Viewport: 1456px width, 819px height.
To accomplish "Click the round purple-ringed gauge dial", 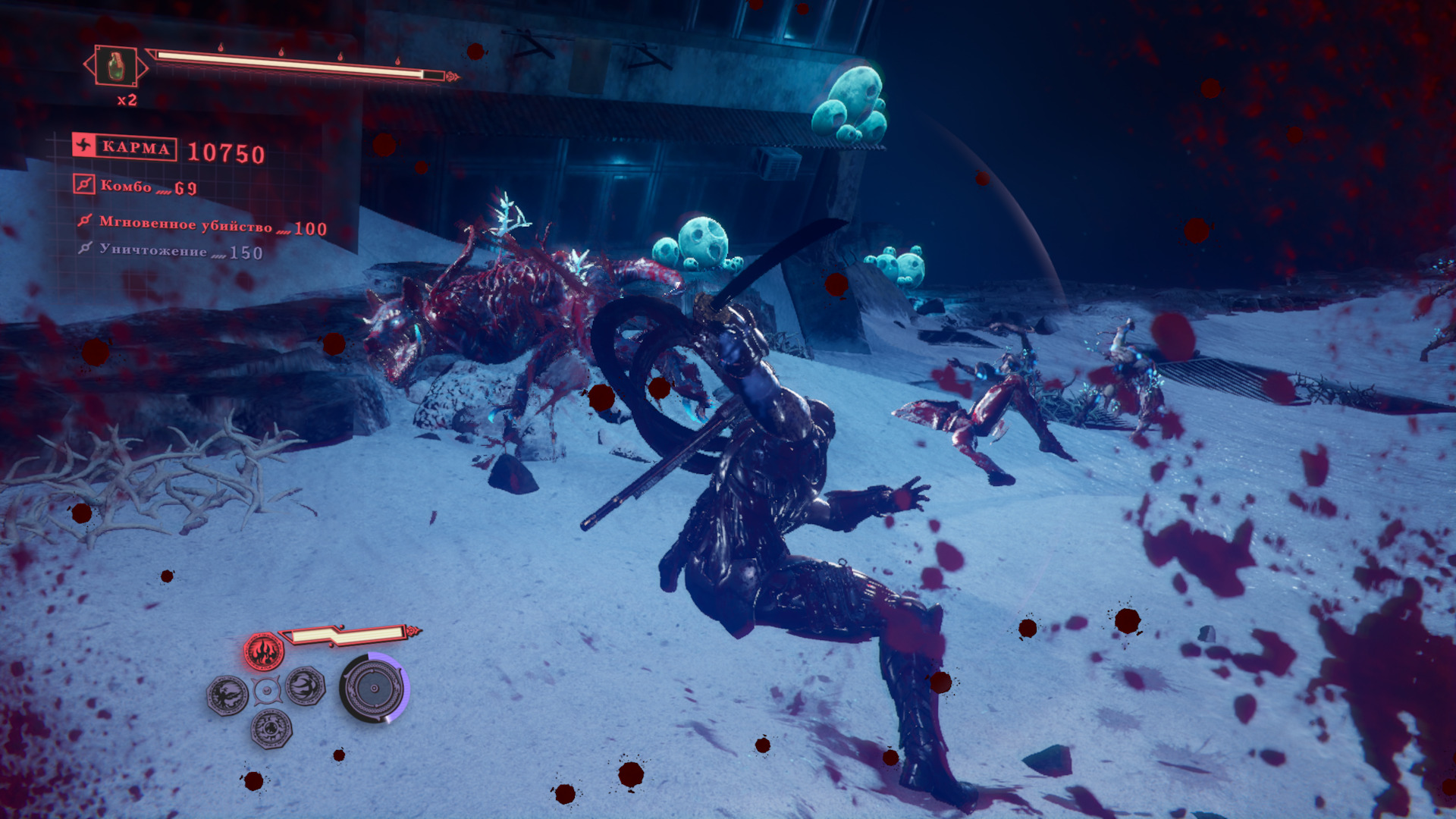I will [374, 688].
